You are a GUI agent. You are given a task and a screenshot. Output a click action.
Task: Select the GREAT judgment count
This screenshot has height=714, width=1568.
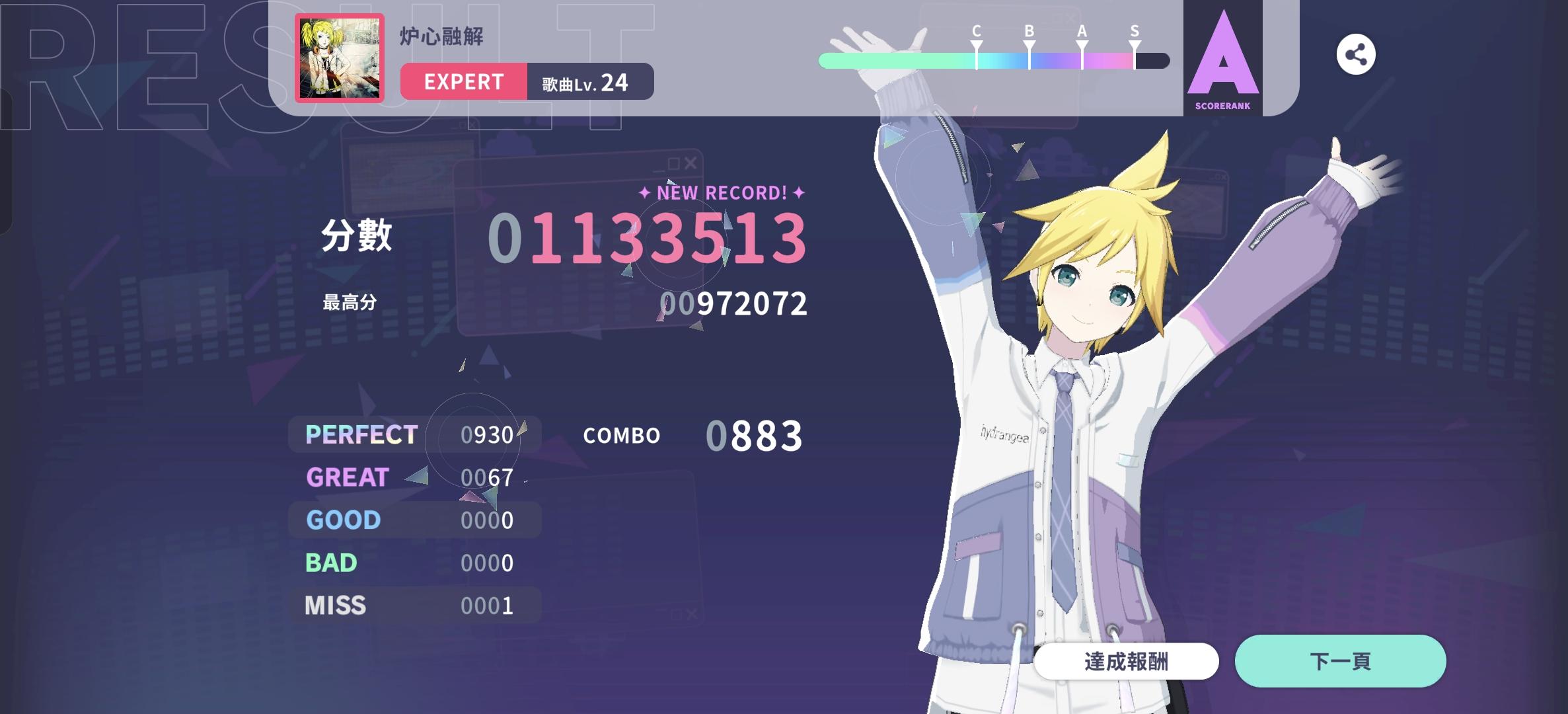(489, 477)
